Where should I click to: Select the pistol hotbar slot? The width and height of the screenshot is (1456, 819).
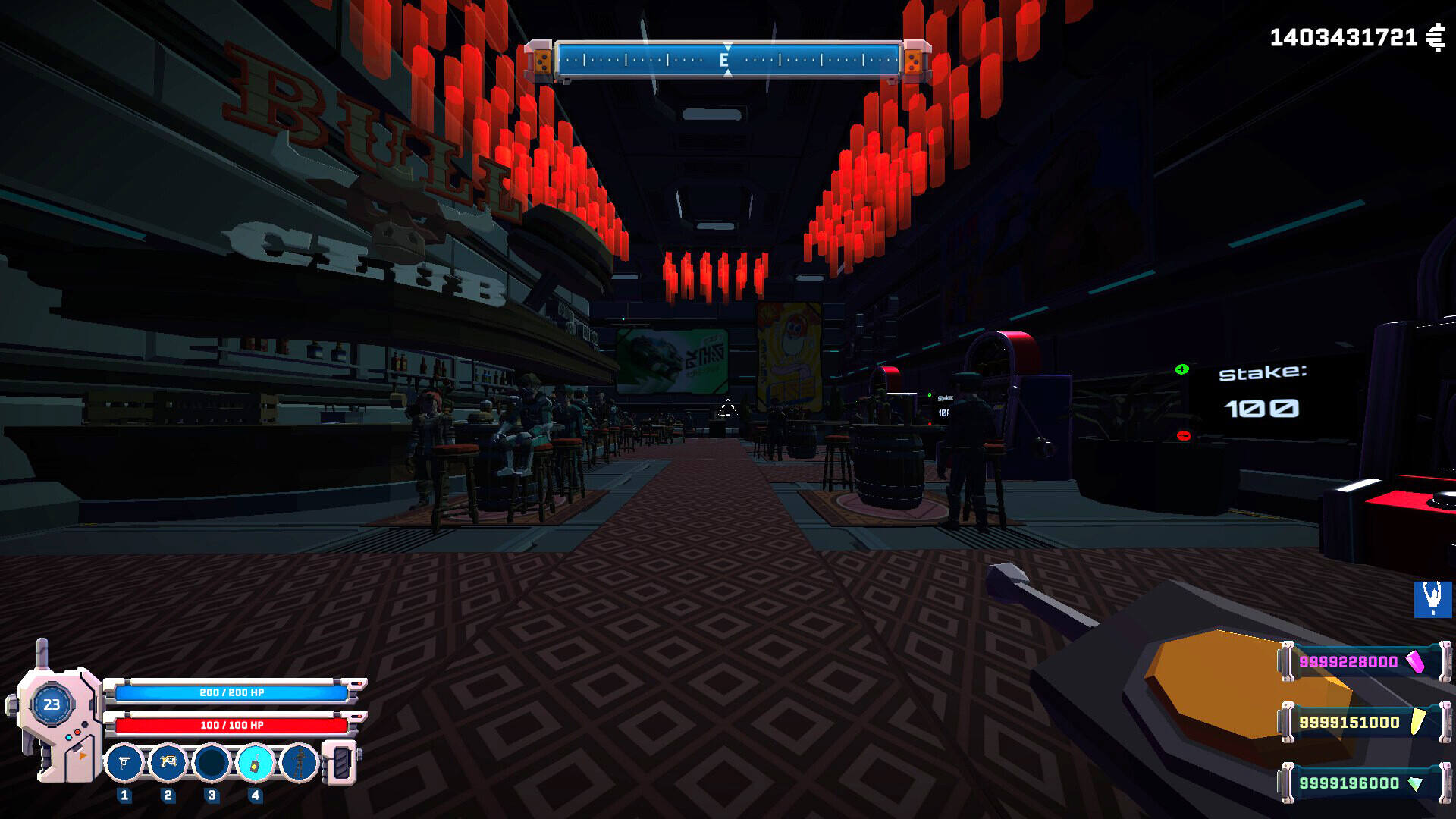point(124,762)
